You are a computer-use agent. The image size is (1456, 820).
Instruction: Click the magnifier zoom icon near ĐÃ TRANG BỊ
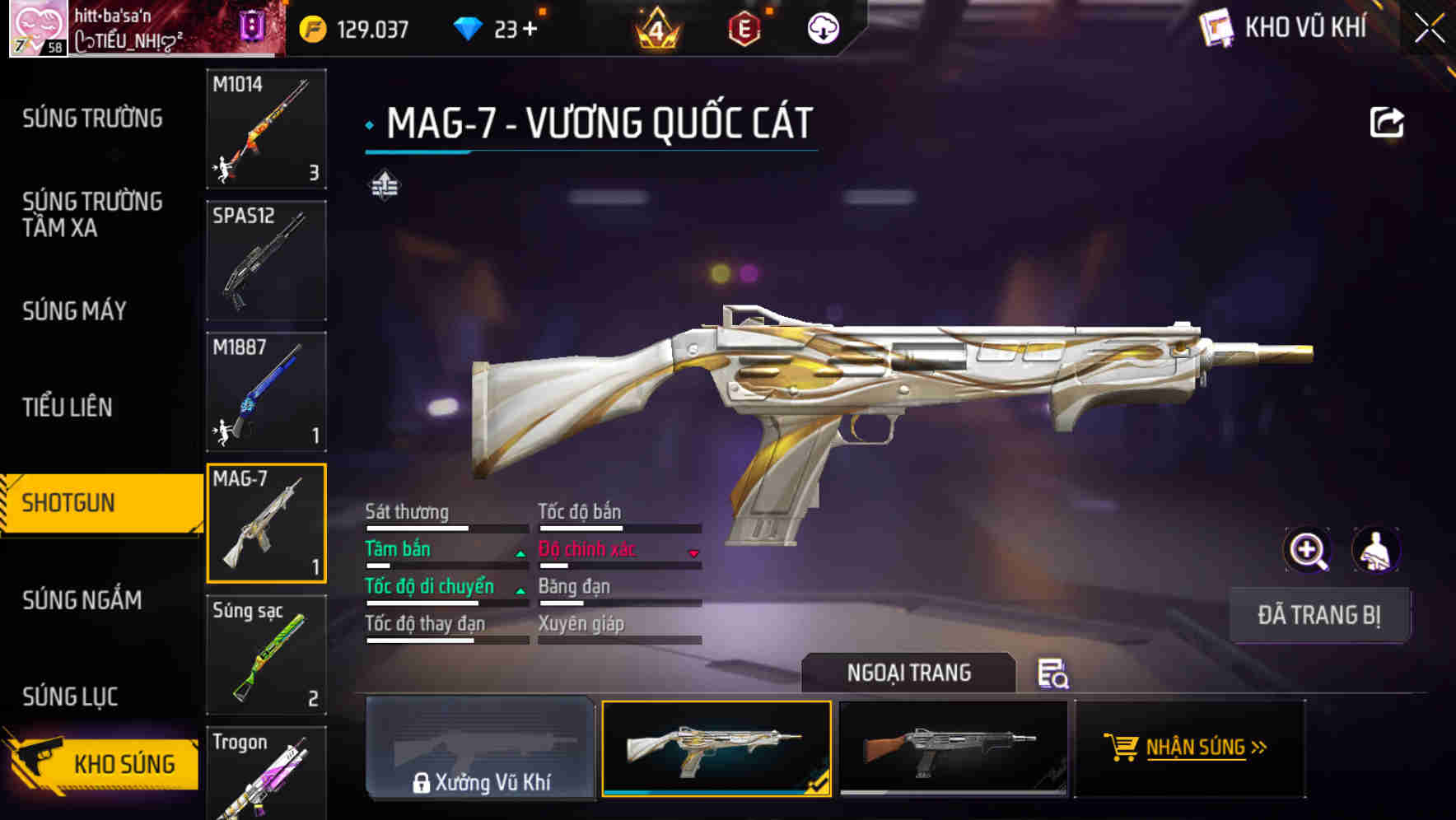tap(1309, 549)
